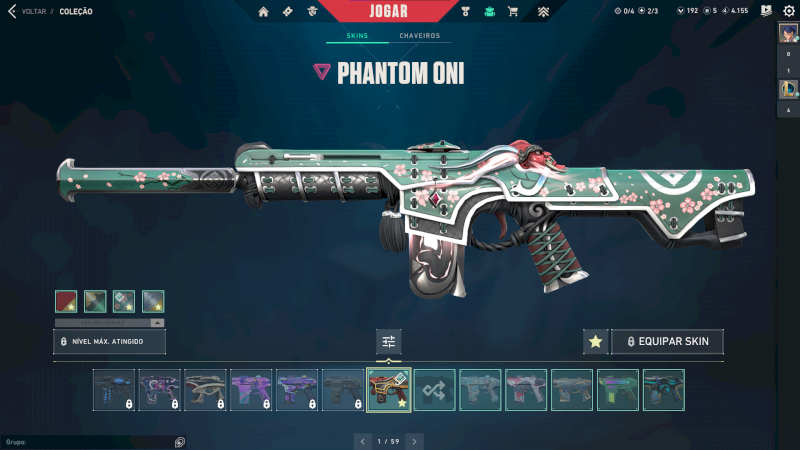
Task: Choose the random shuffle skin tile
Action: pos(435,390)
